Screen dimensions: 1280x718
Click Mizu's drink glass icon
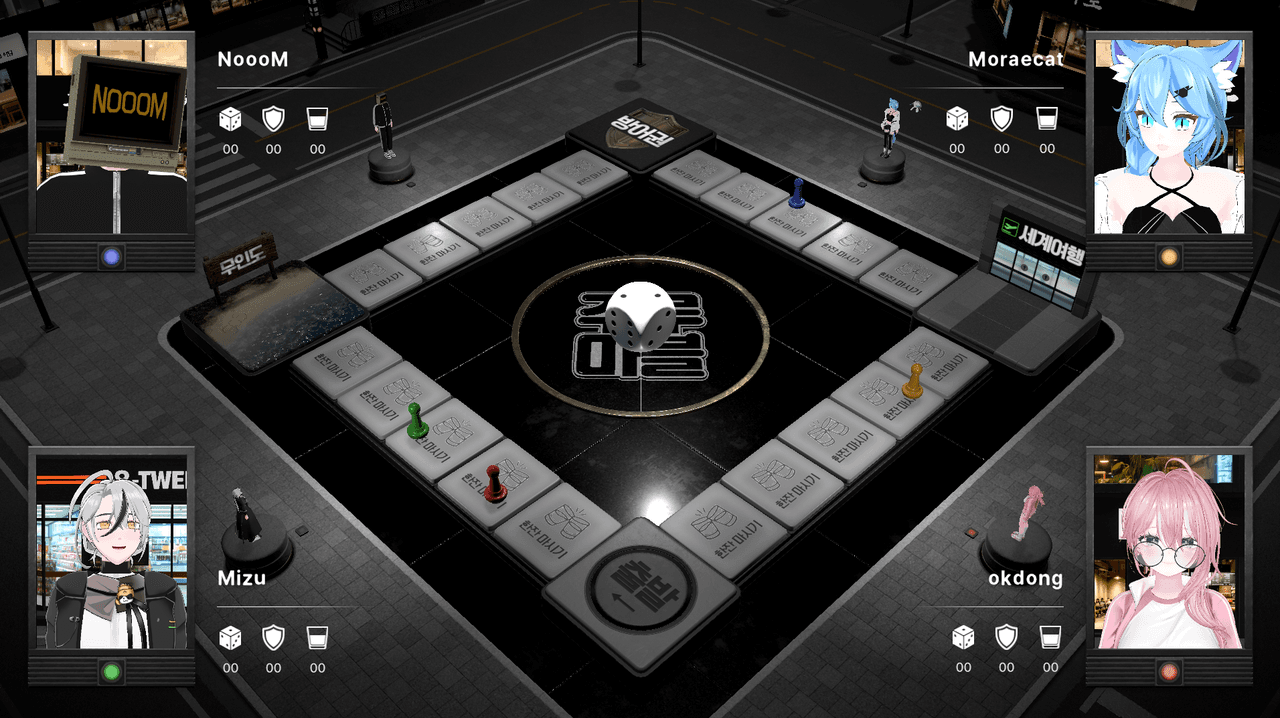(317, 638)
